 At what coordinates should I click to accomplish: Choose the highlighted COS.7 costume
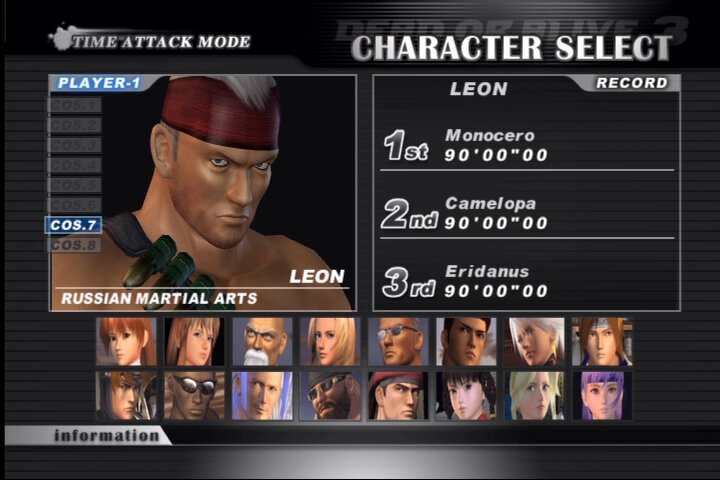pyautogui.click(x=74, y=225)
